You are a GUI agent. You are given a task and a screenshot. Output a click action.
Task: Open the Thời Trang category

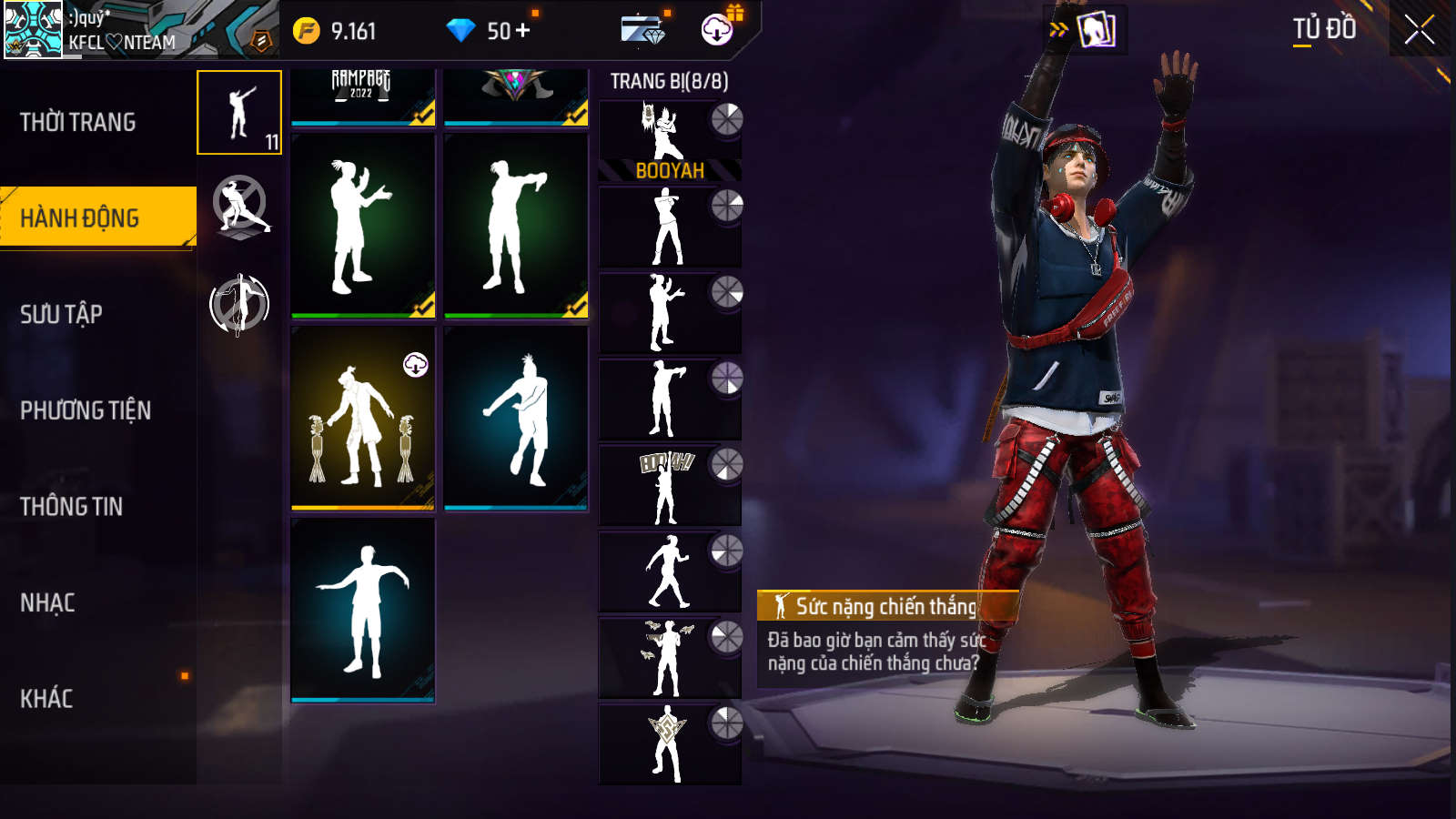(78, 122)
